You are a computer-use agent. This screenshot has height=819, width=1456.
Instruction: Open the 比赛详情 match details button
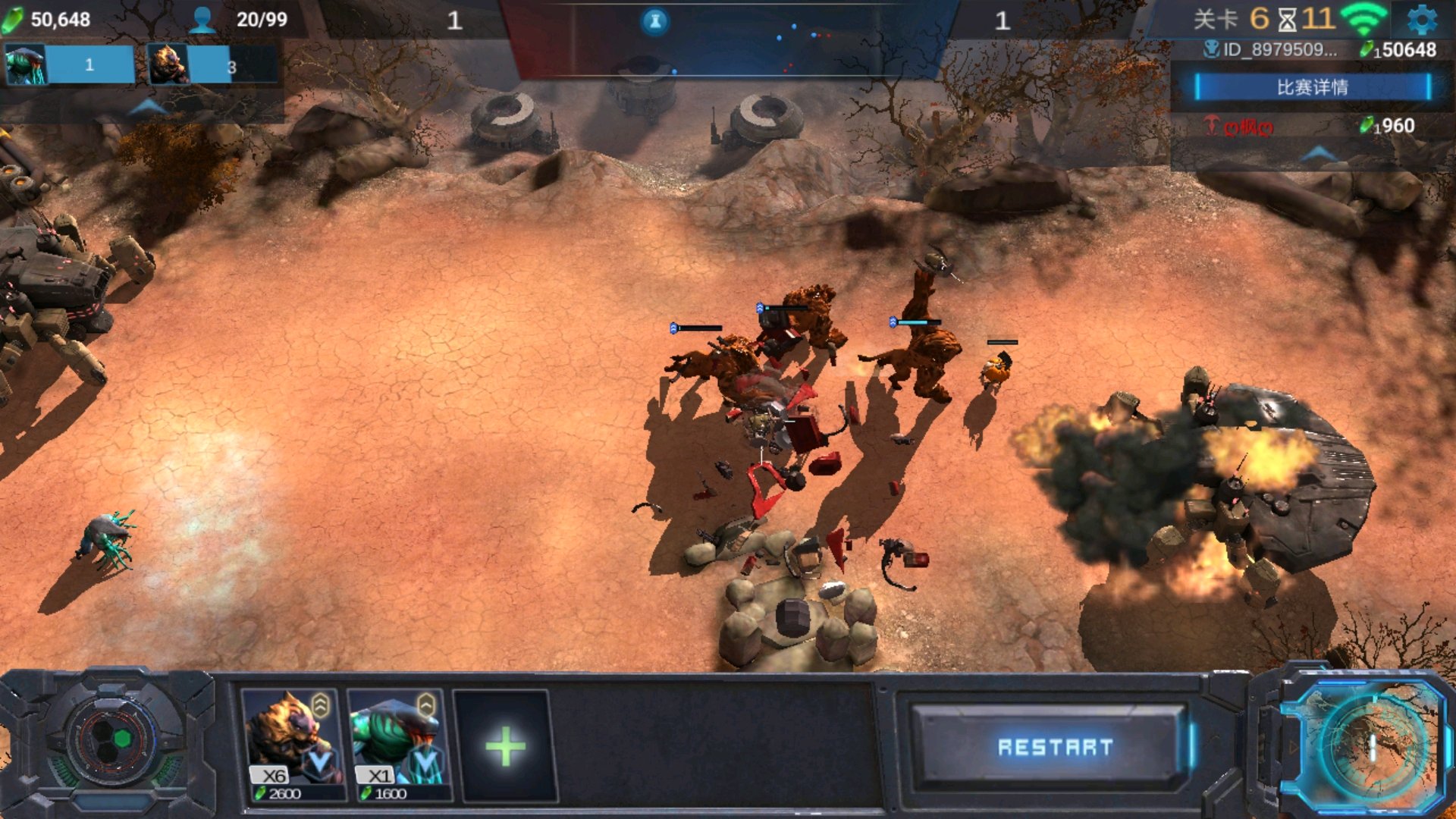coord(1312,87)
